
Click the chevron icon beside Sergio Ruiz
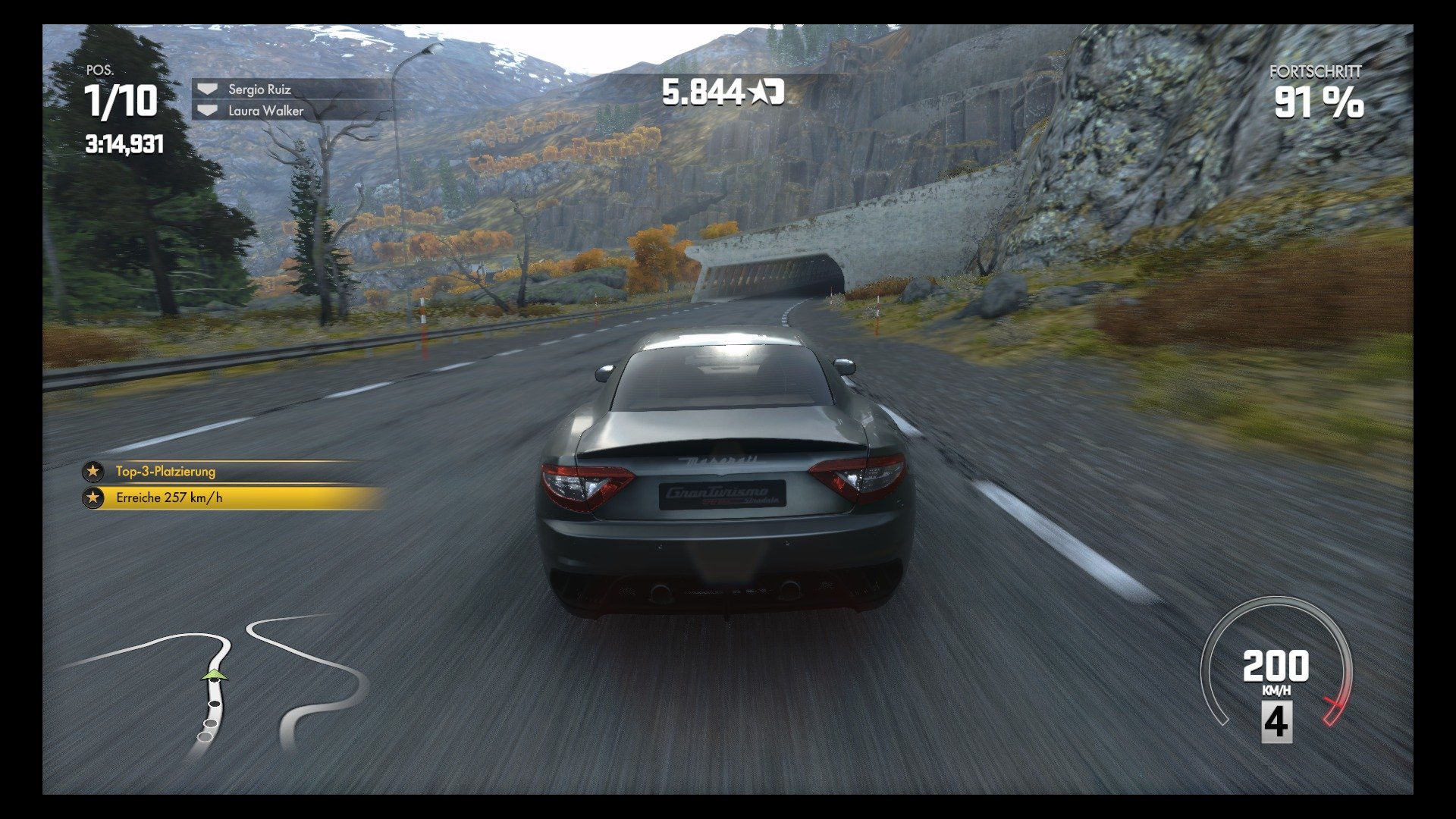206,87
